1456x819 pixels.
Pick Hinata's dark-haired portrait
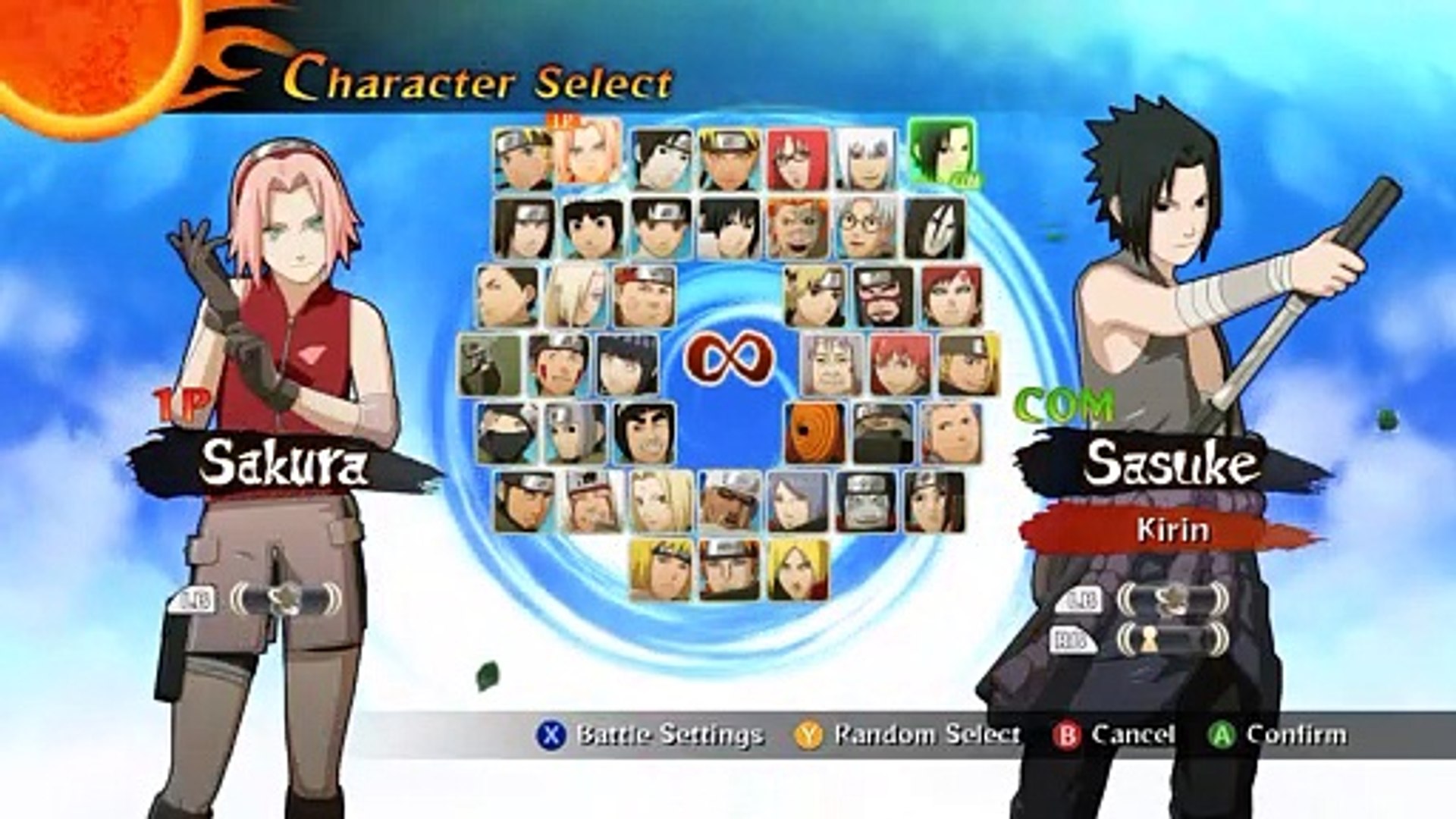[x=627, y=365]
